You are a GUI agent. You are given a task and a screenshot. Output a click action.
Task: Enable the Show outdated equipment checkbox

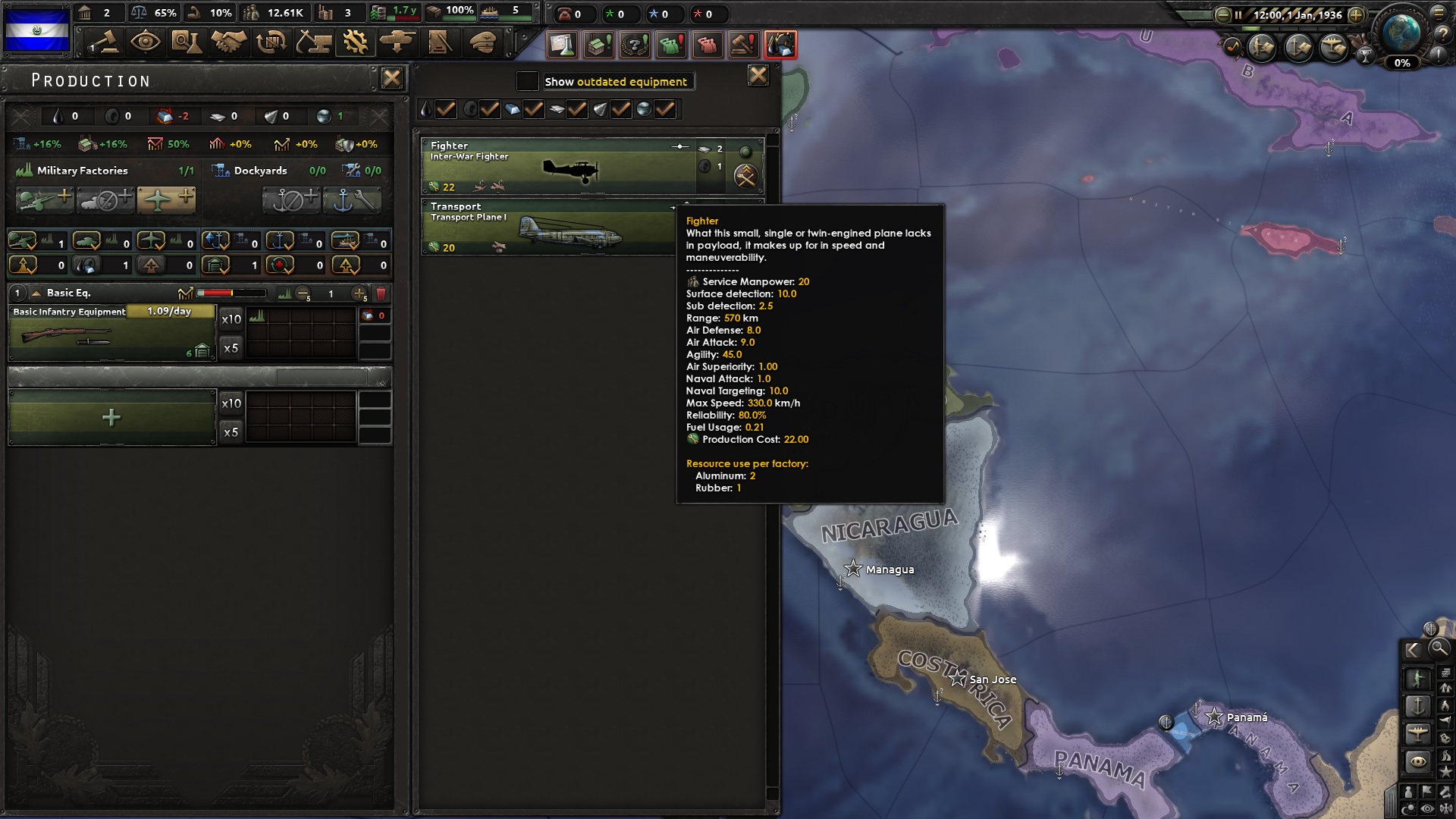(x=526, y=80)
